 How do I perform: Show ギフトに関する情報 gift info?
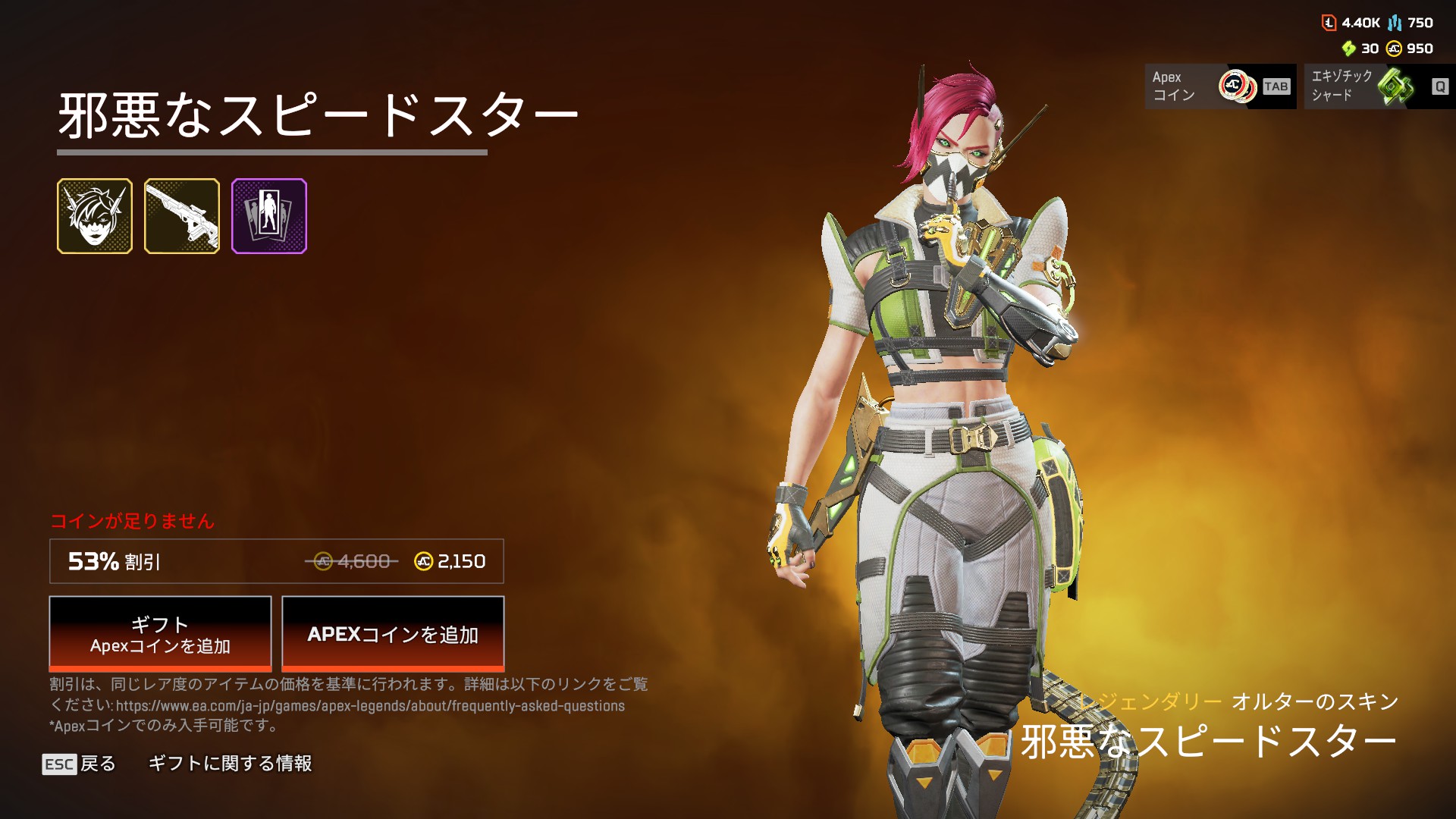[x=230, y=764]
